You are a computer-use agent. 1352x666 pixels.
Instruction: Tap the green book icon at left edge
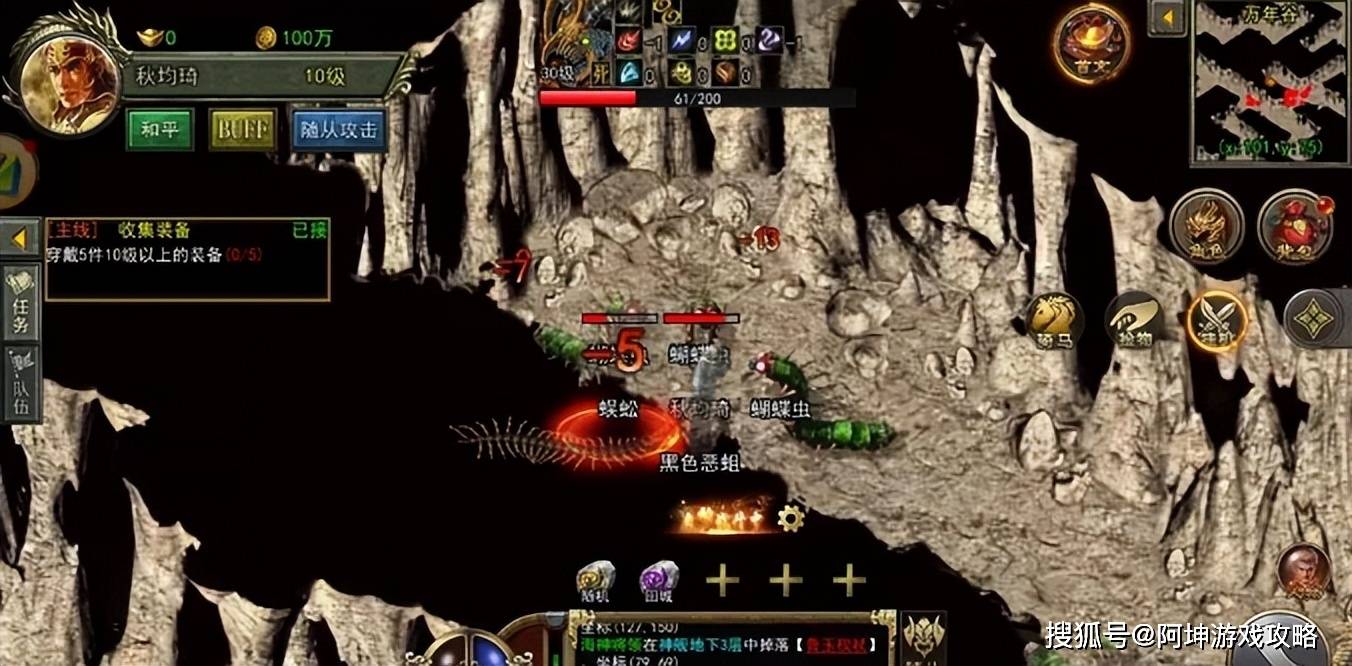tap(14, 166)
